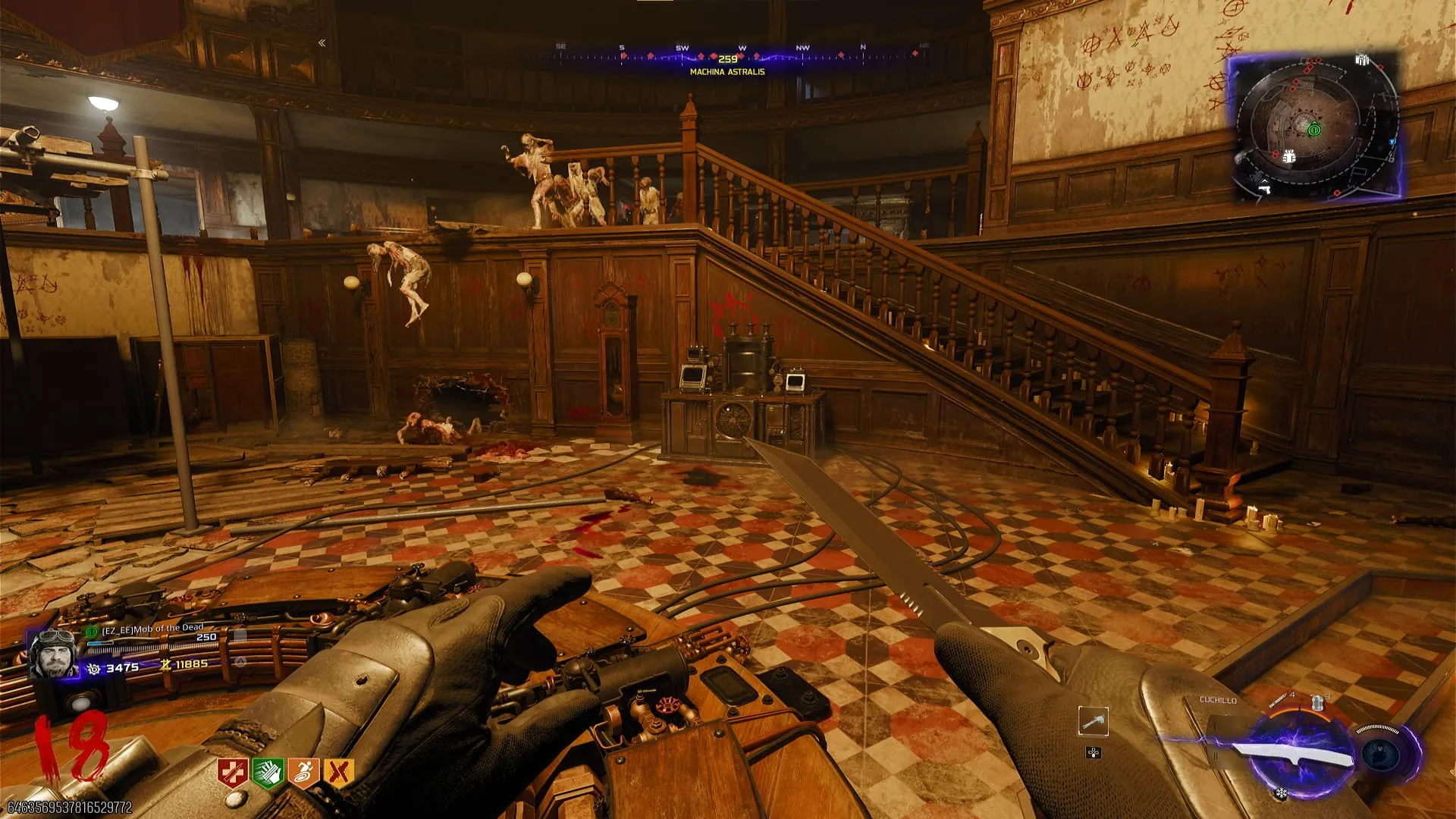
Task: Select the boxed scorestreak item slot
Action: [x=1093, y=722]
